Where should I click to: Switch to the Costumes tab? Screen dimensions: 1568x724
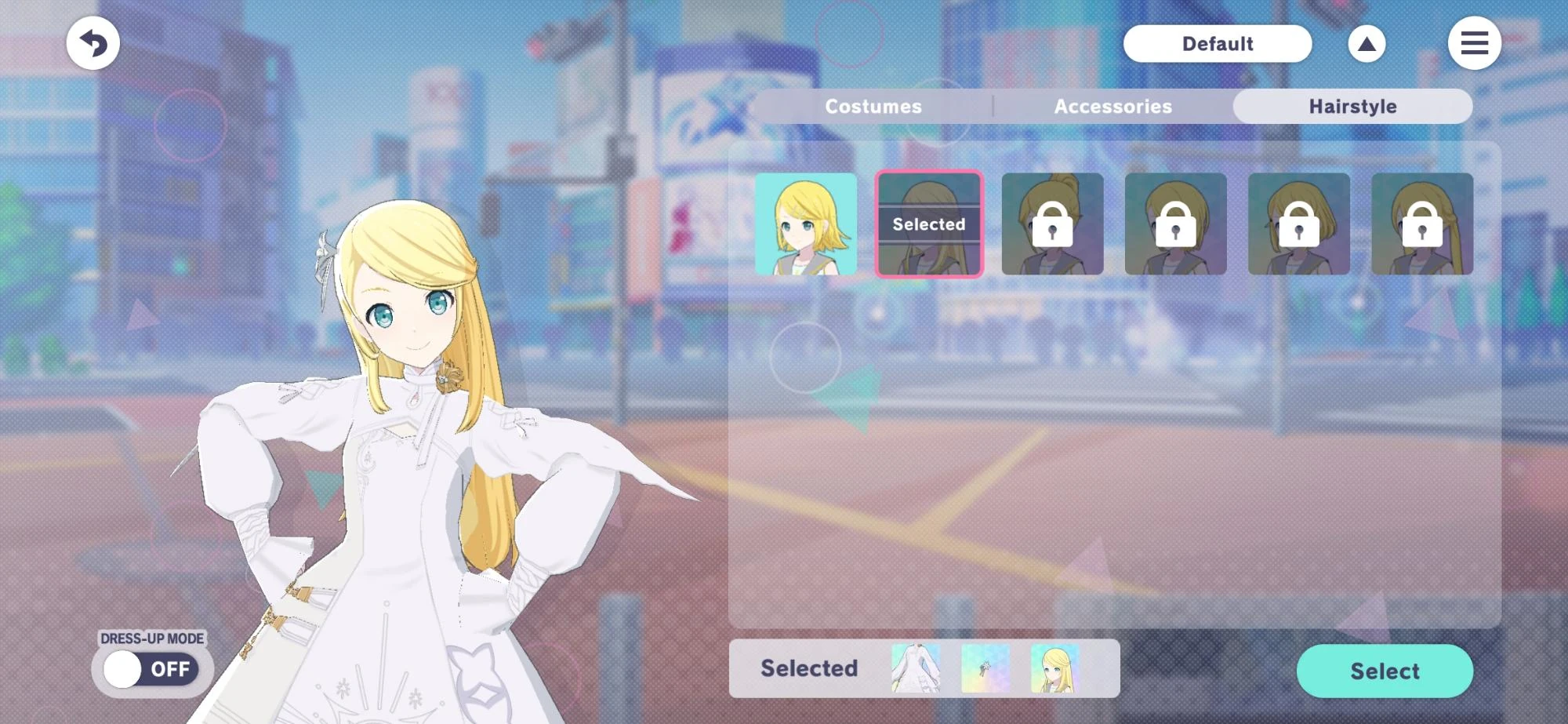click(873, 106)
